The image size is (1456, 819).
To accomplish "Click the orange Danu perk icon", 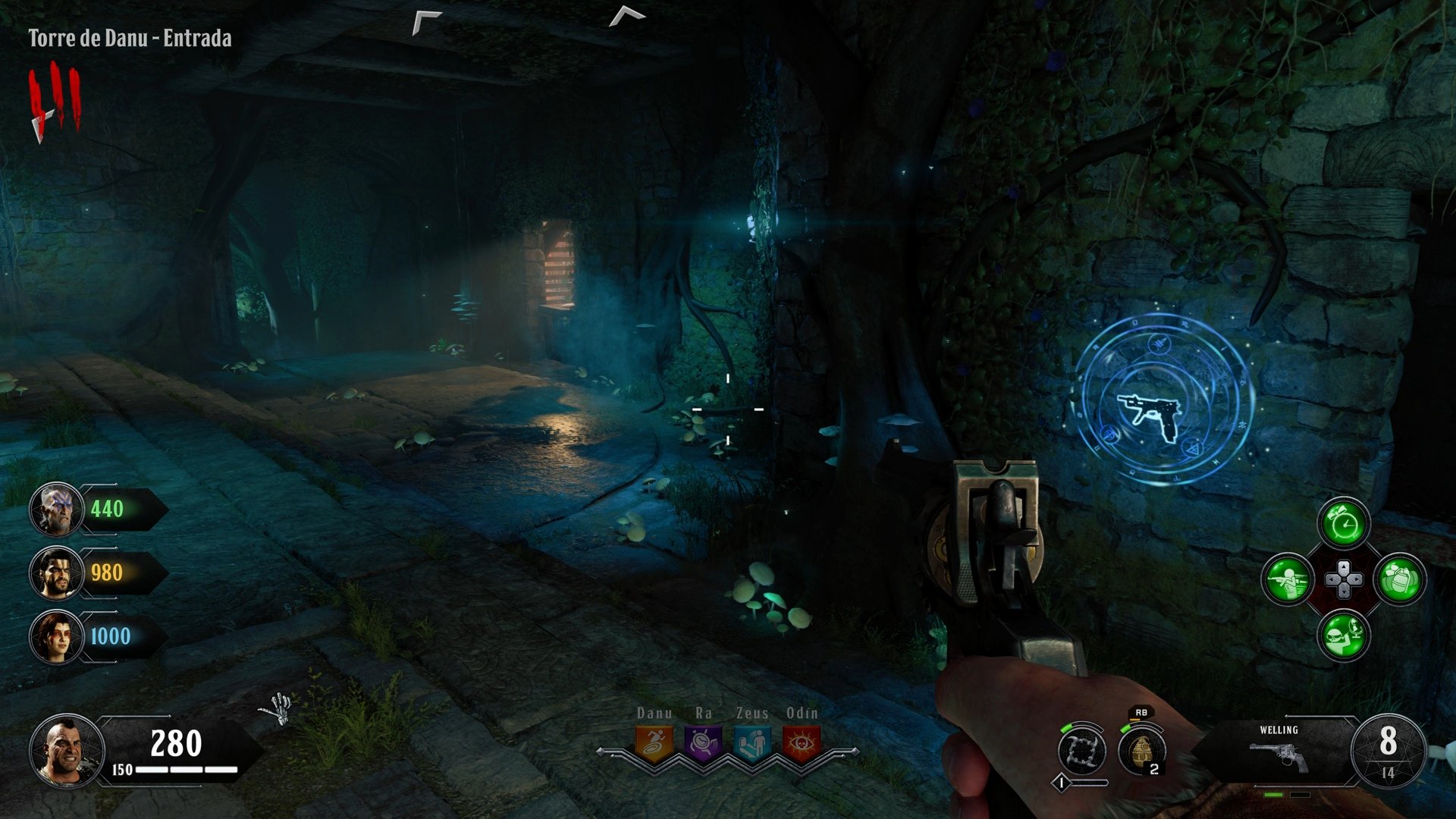I will [654, 744].
